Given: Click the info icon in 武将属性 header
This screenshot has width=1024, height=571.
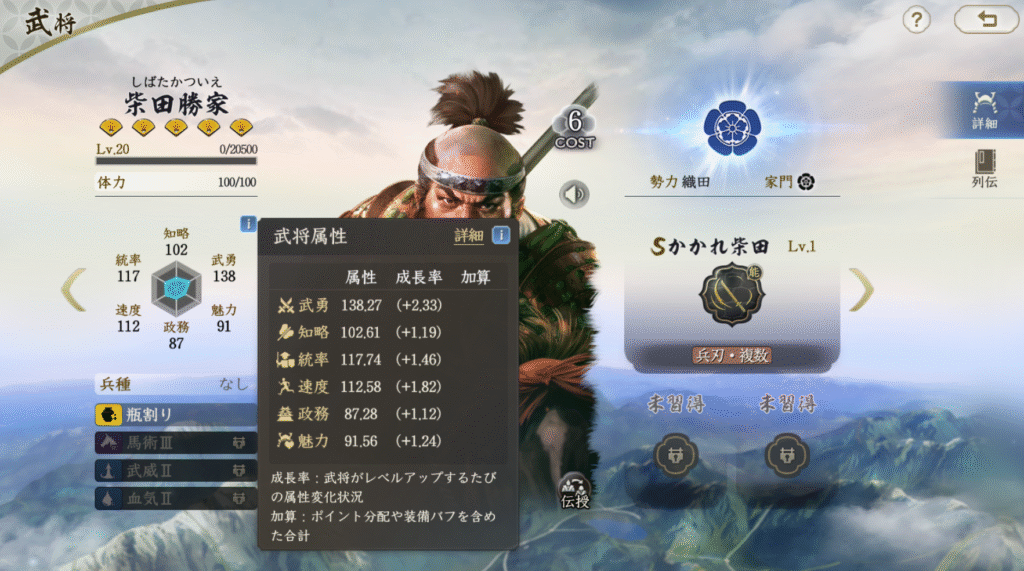Looking at the screenshot, I should pyautogui.click(x=500, y=236).
